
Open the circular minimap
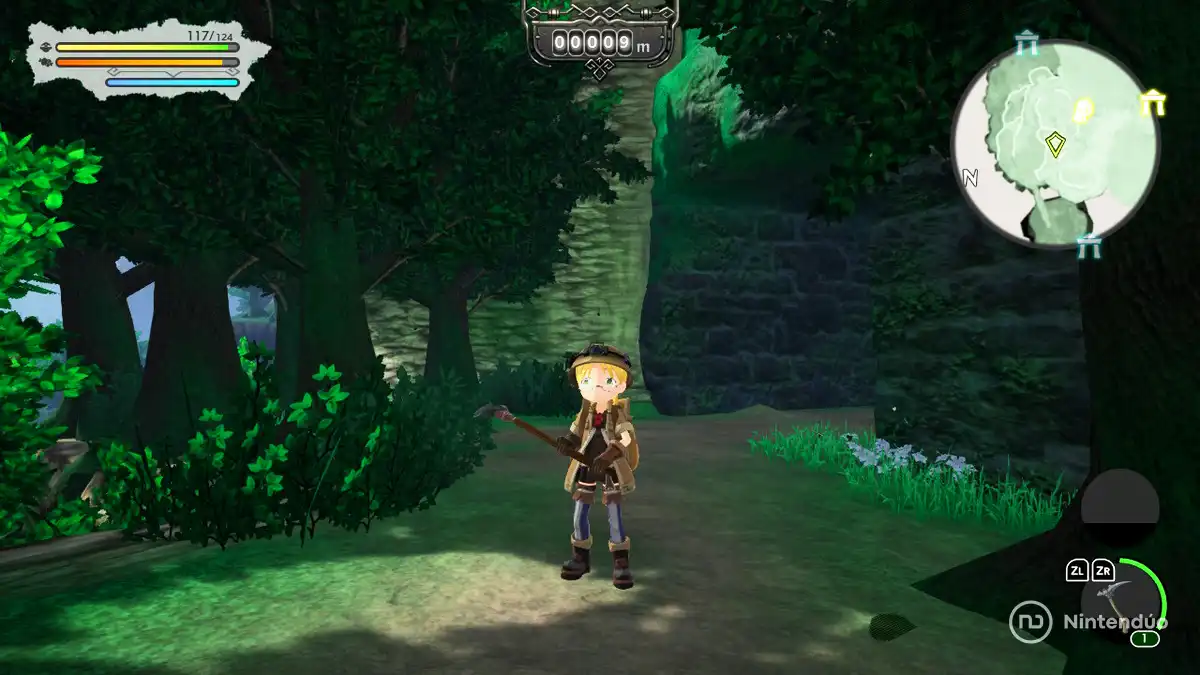(x=1055, y=146)
